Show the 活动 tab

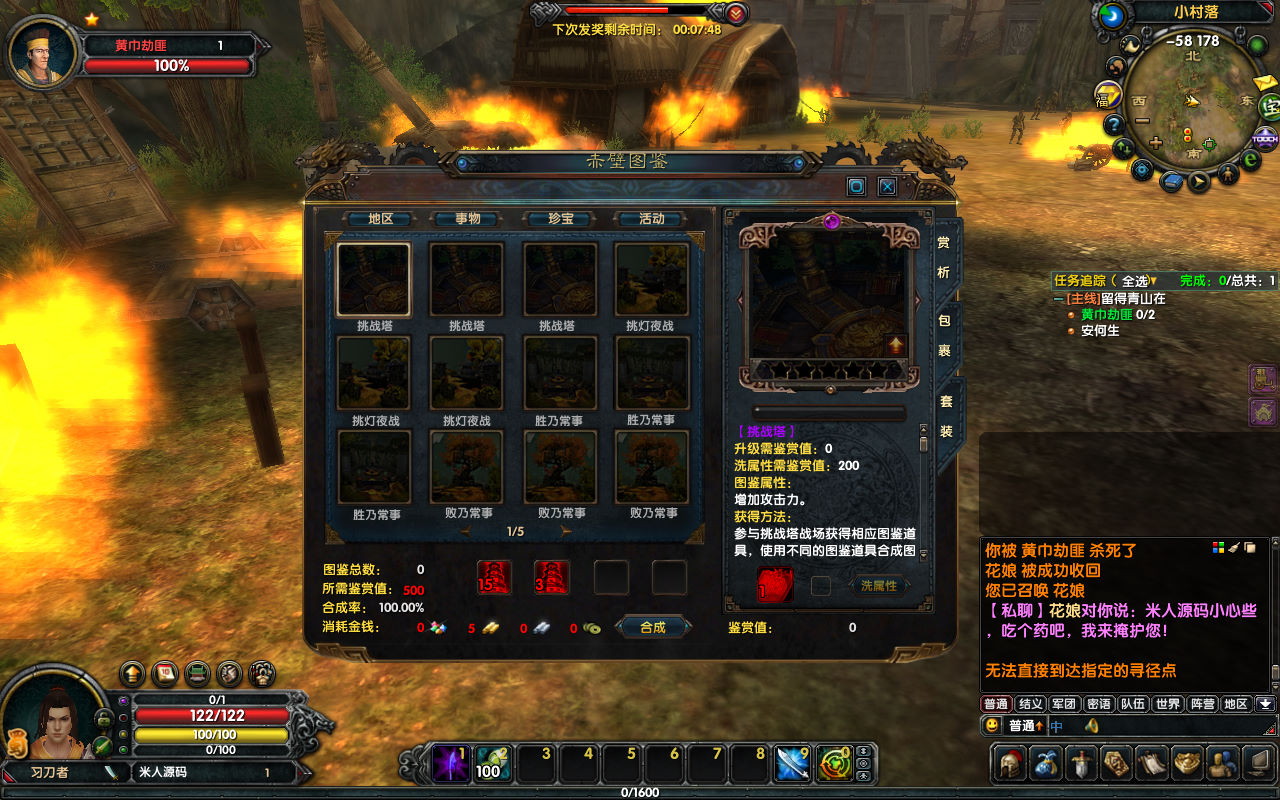(652, 219)
